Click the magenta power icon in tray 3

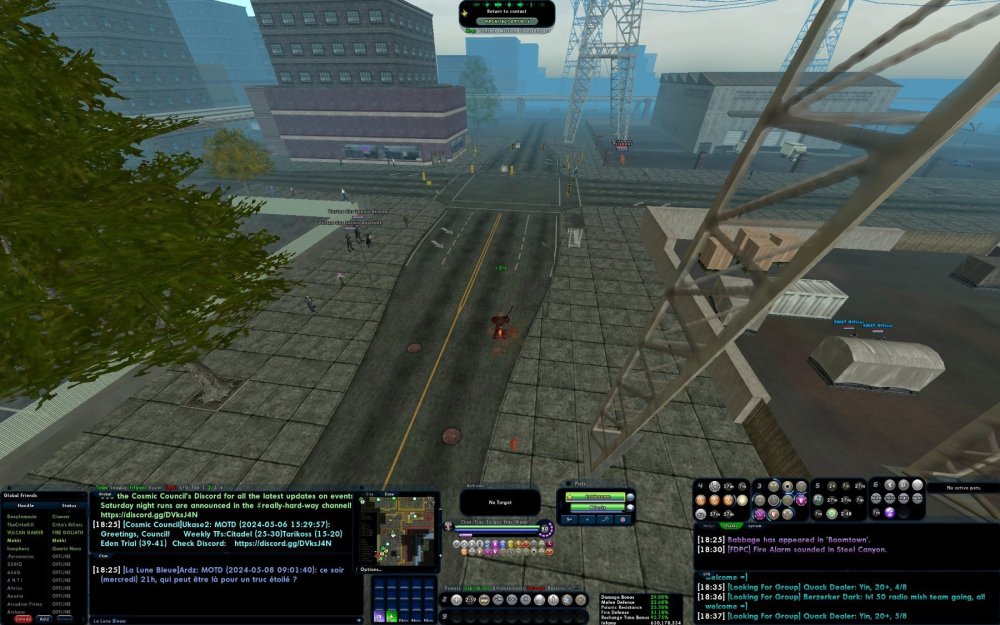pyautogui.click(x=800, y=500)
